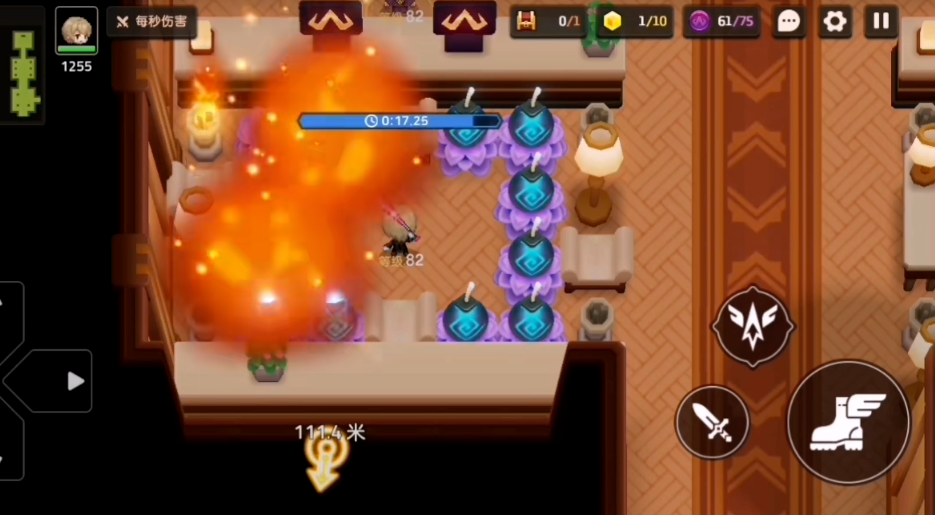Pause the game
This screenshot has height=515, width=935.
click(881, 21)
